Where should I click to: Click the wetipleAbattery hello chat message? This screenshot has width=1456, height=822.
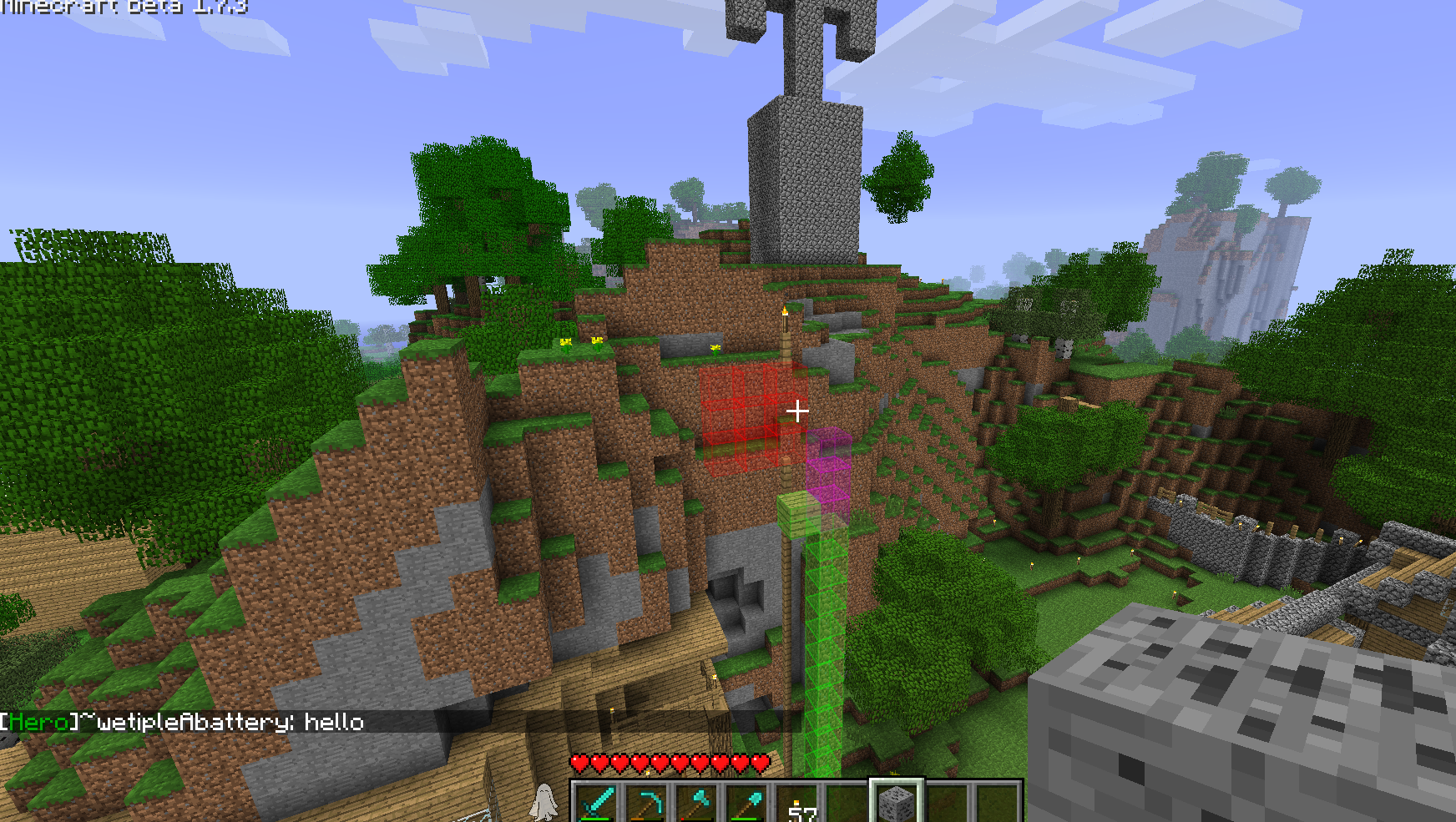(183, 722)
